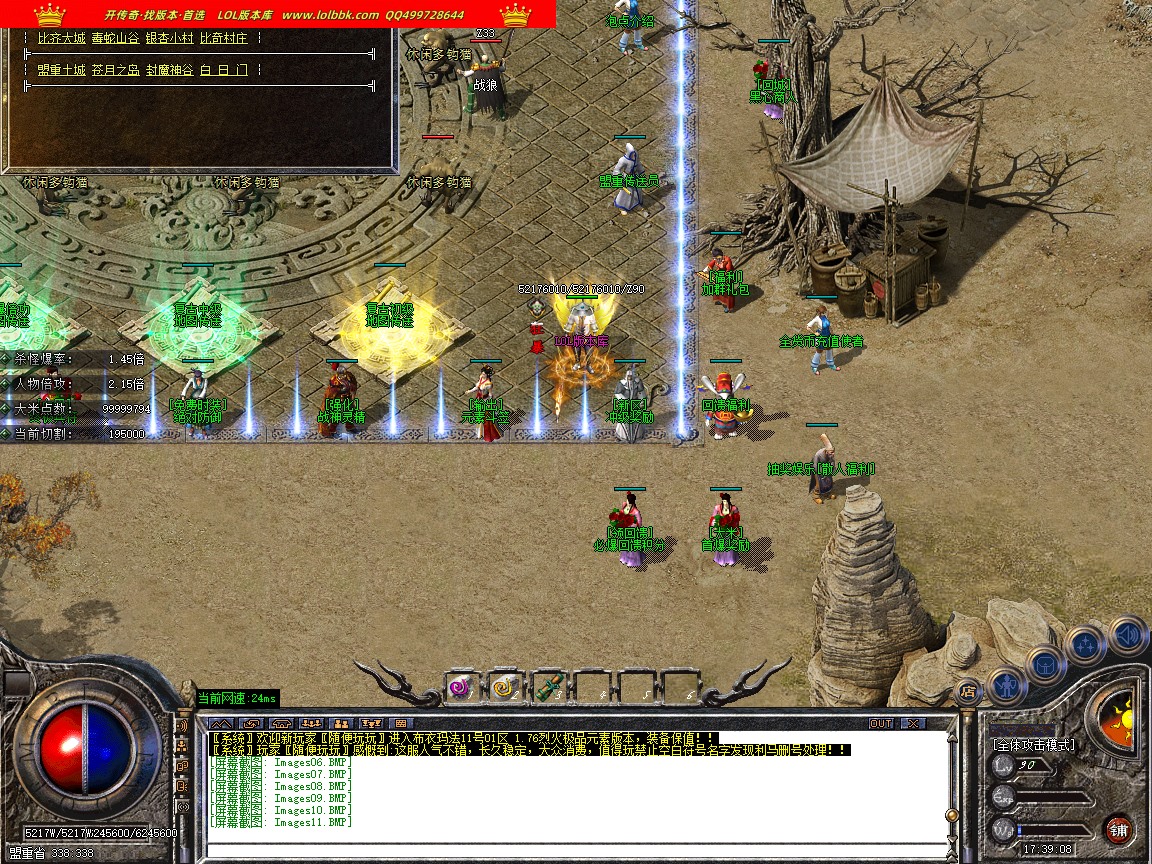Click the 比奇村庄 teleport link
This screenshot has width=1152, height=864.
pos(223,38)
